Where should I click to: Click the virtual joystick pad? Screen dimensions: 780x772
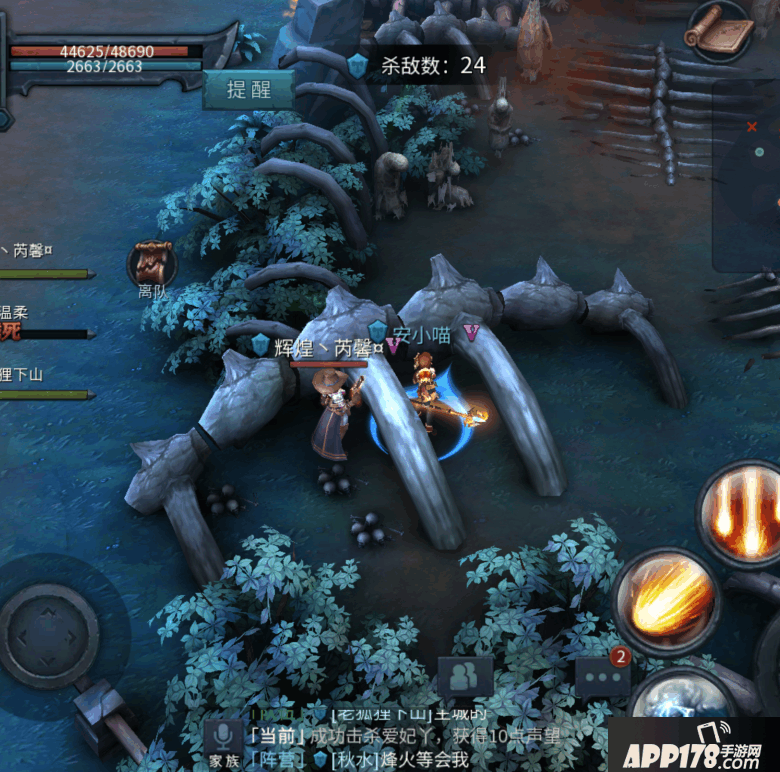click(x=48, y=635)
